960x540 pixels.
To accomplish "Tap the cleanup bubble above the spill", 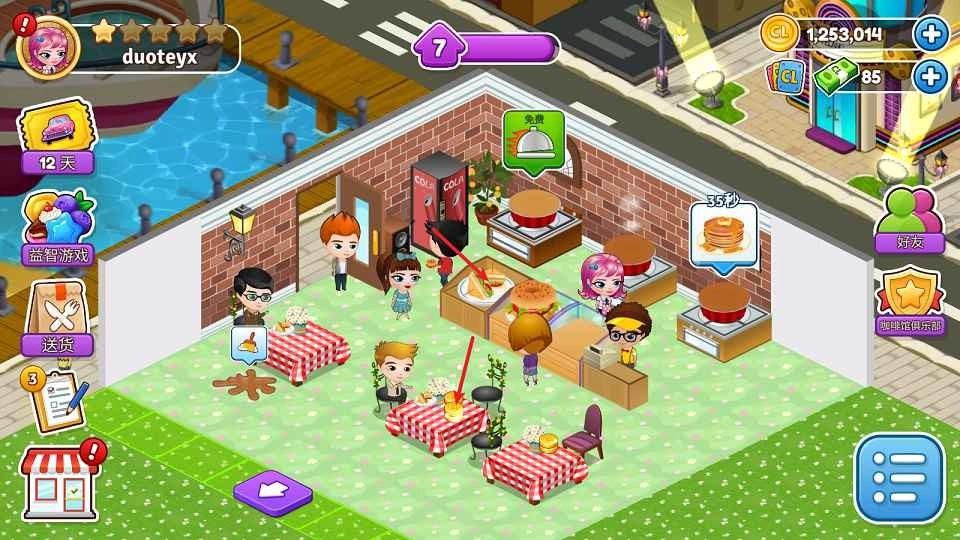I will point(248,343).
